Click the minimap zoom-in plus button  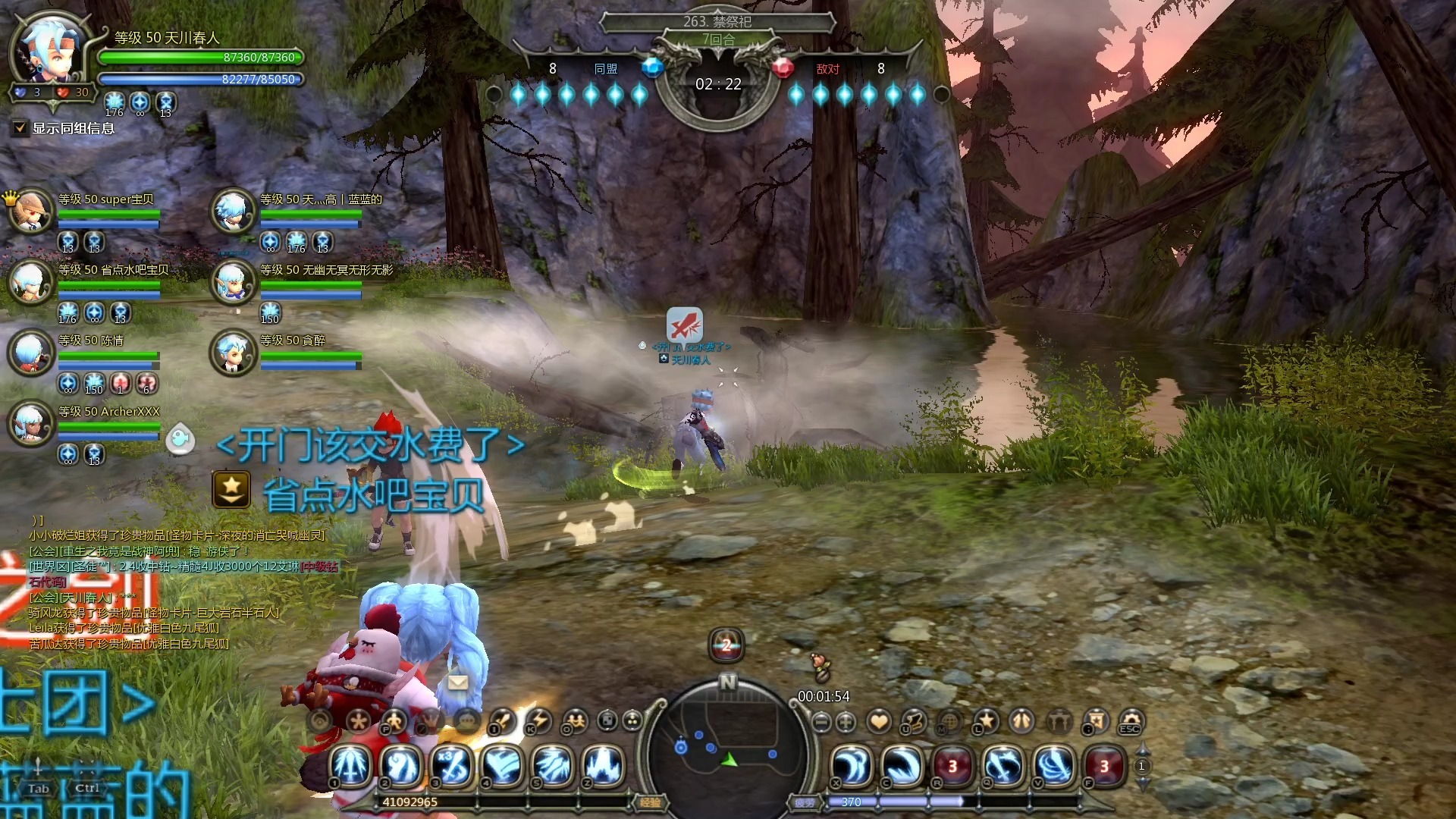click(x=846, y=722)
